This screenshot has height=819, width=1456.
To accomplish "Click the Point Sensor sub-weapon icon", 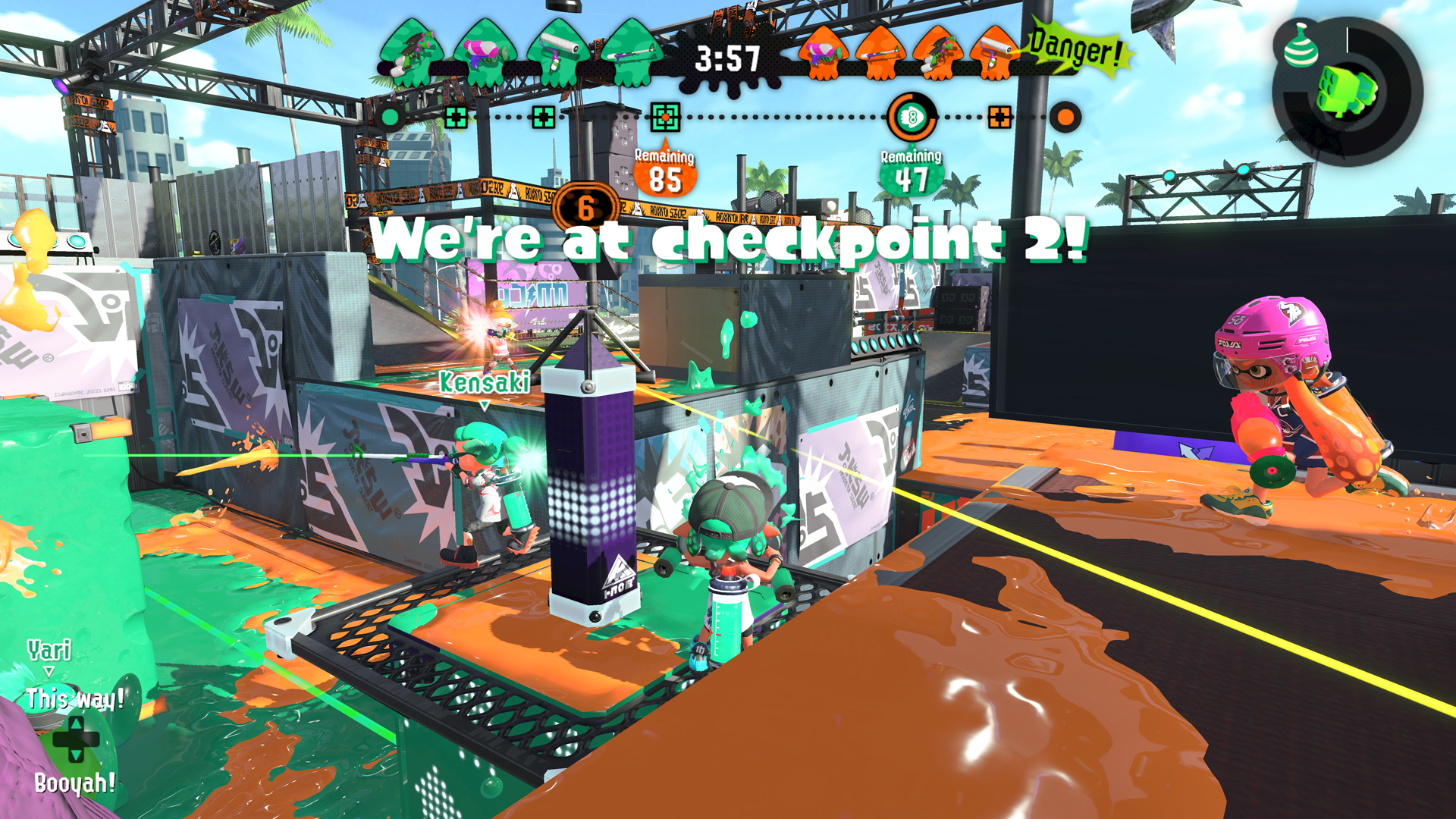I will (1300, 52).
